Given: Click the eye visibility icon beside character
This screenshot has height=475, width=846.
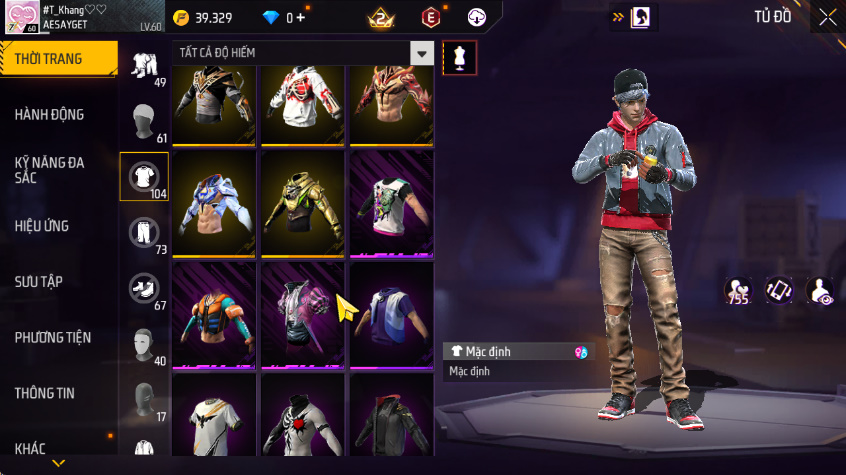Looking at the screenshot, I should pos(820,291).
